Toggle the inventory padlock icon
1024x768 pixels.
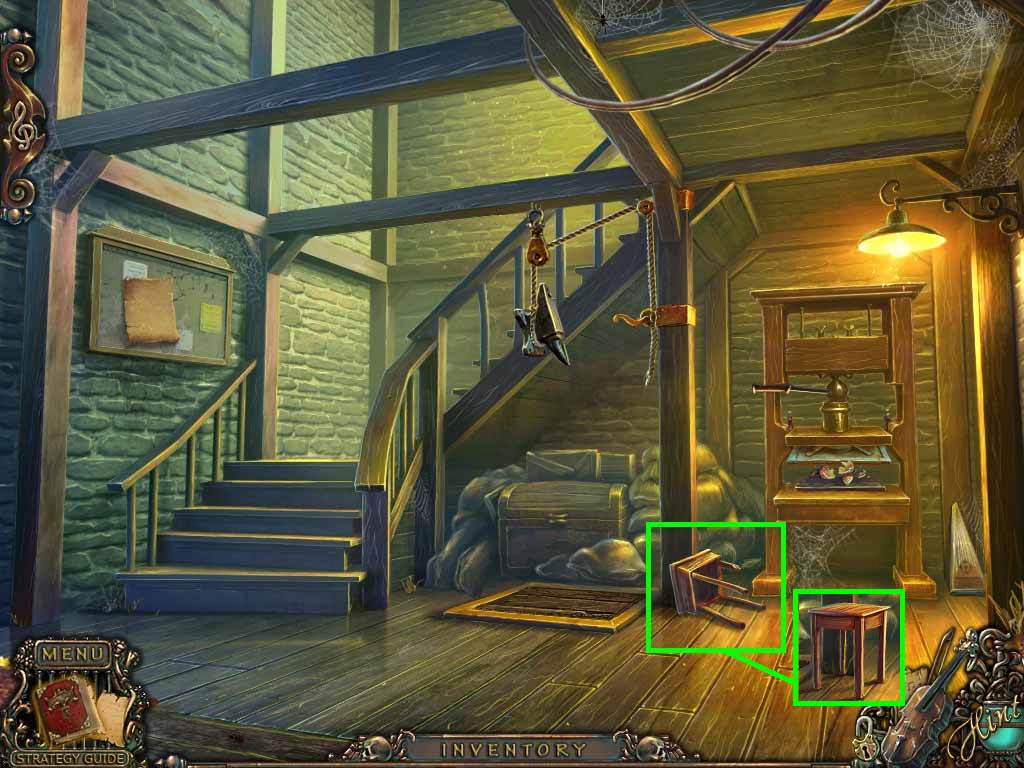pyautogui.click(x=866, y=744)
